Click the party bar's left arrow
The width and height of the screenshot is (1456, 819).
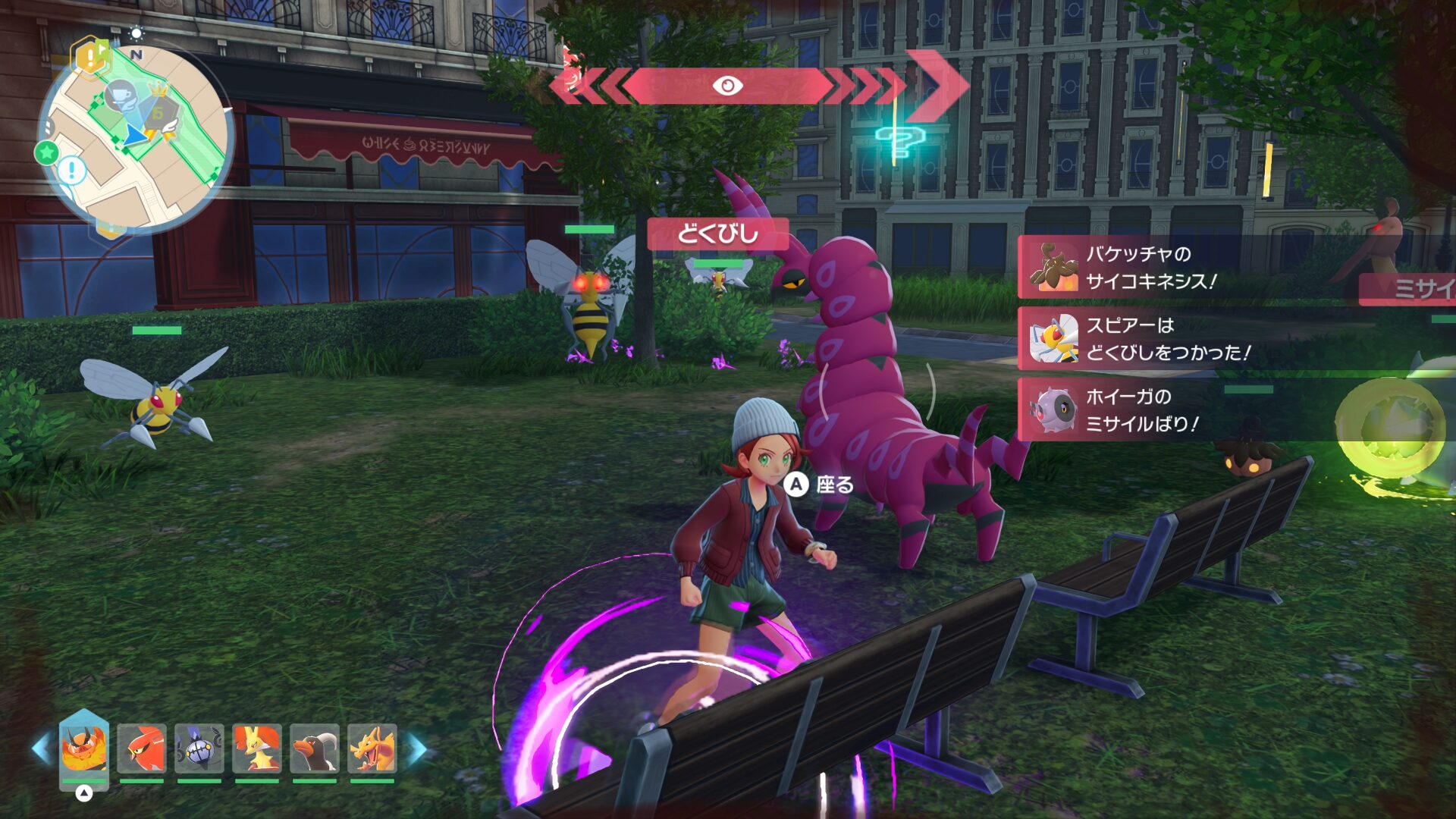42,748
